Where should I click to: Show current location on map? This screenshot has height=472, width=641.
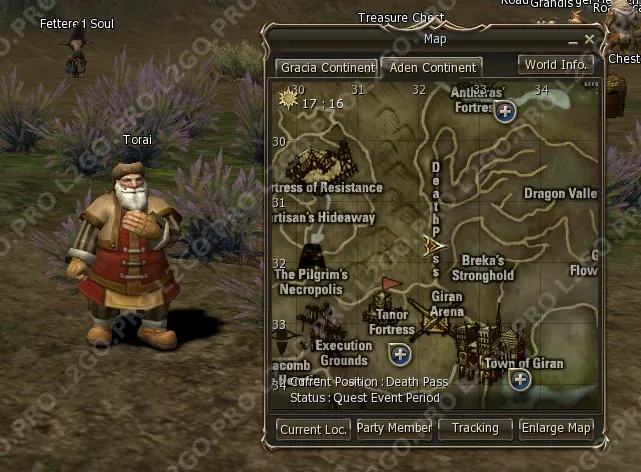[313, 429]
